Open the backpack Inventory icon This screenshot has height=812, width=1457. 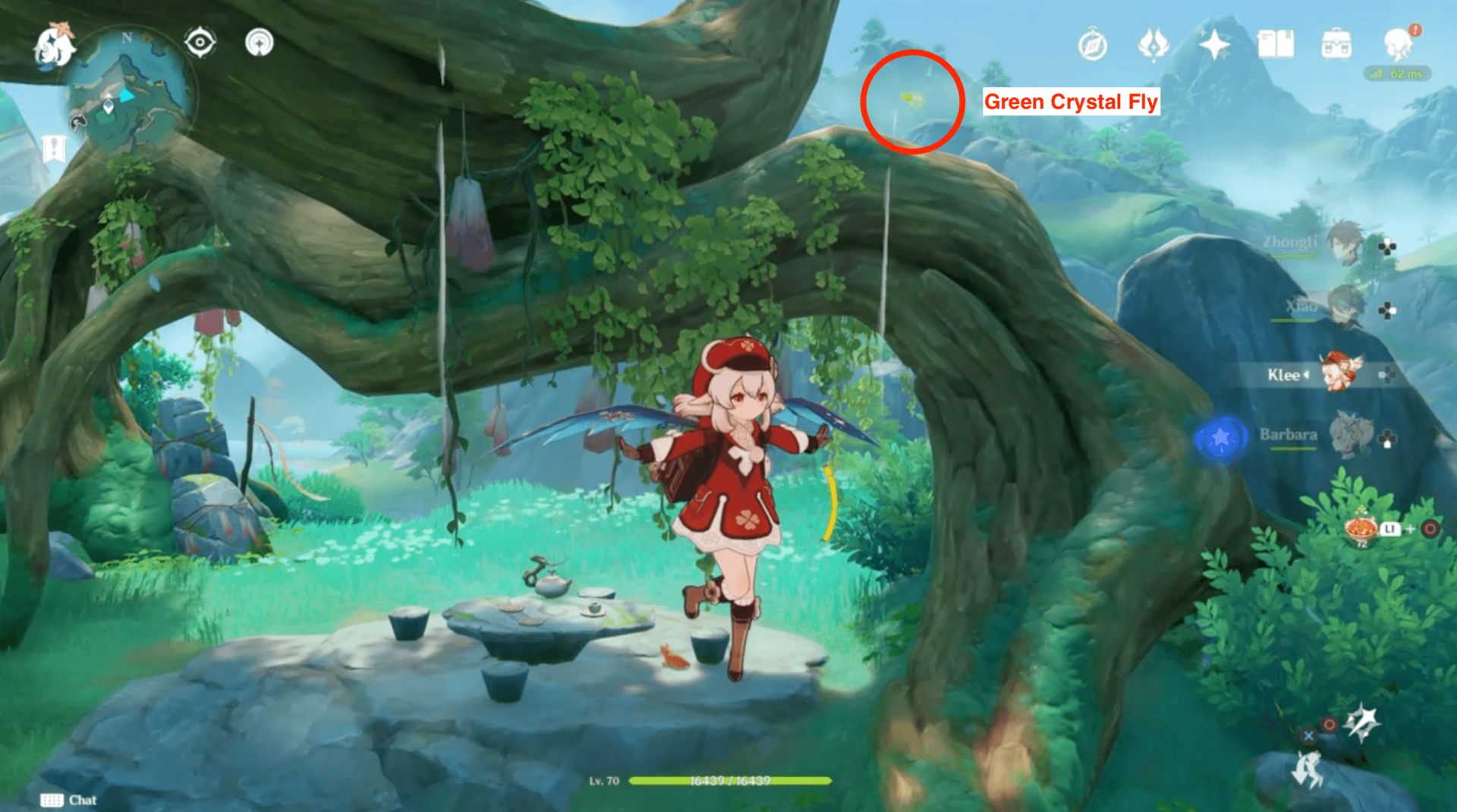click(x=1339, y=44)
